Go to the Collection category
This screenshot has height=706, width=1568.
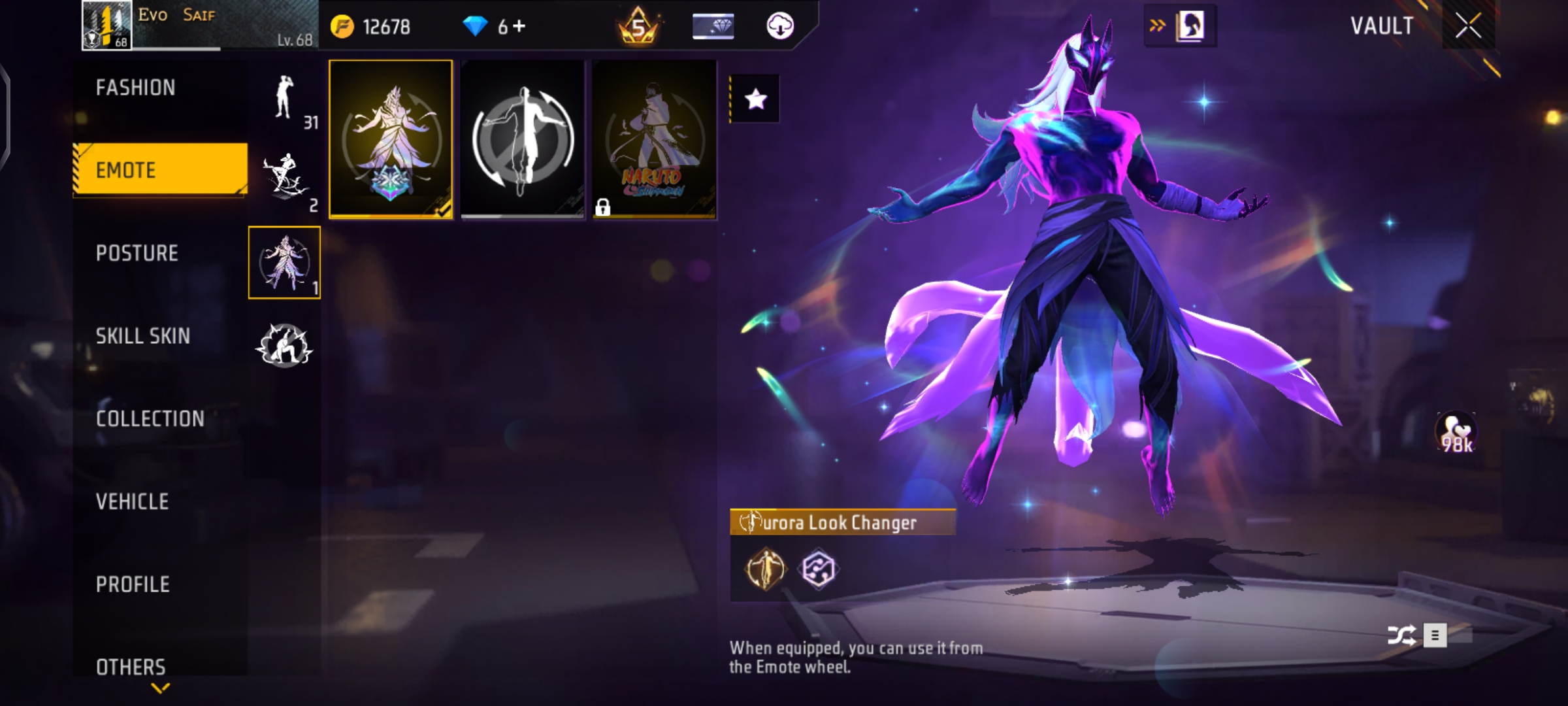150,418
